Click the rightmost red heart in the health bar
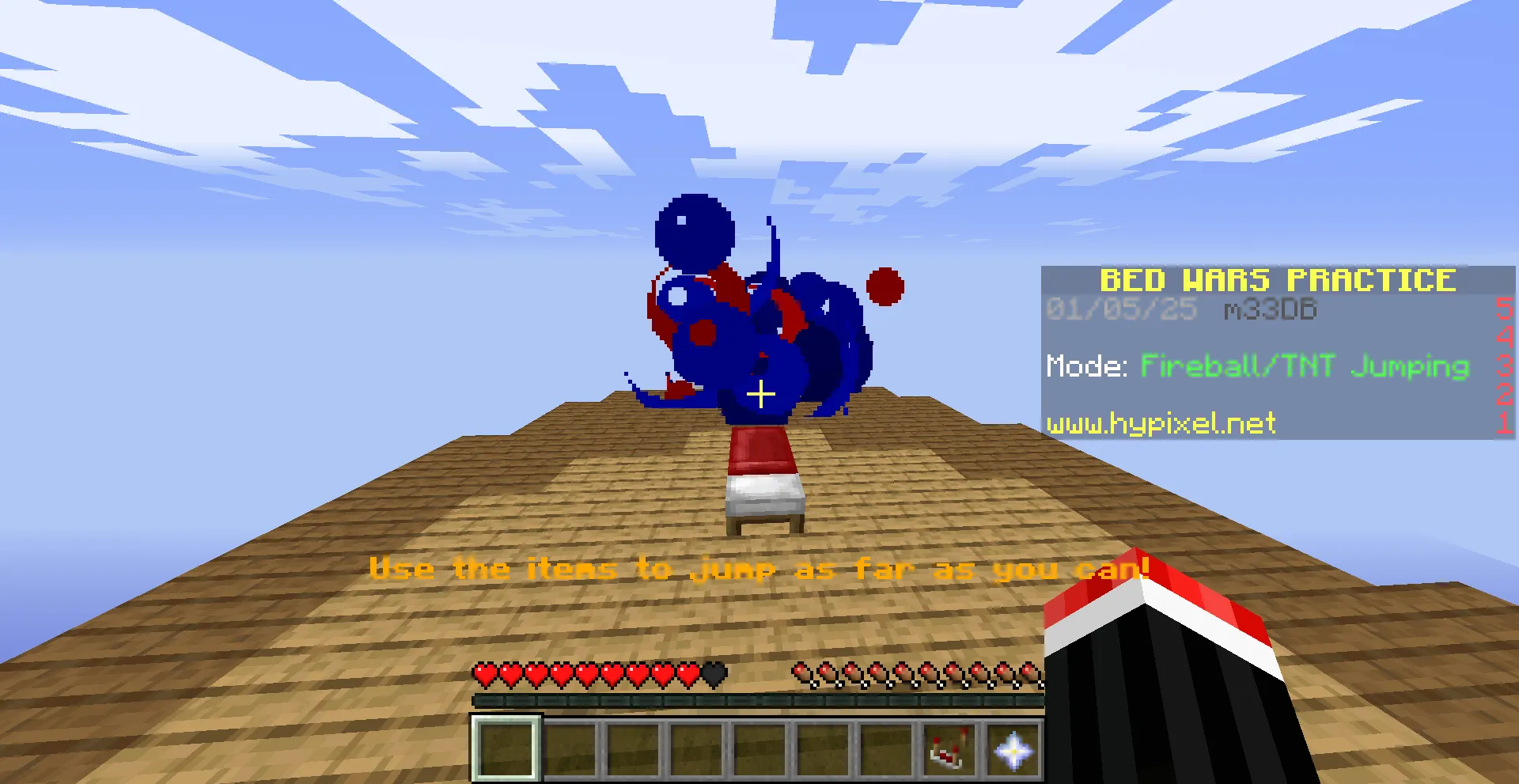Screen dimensions: 1519x784 [x=687, y=676]
